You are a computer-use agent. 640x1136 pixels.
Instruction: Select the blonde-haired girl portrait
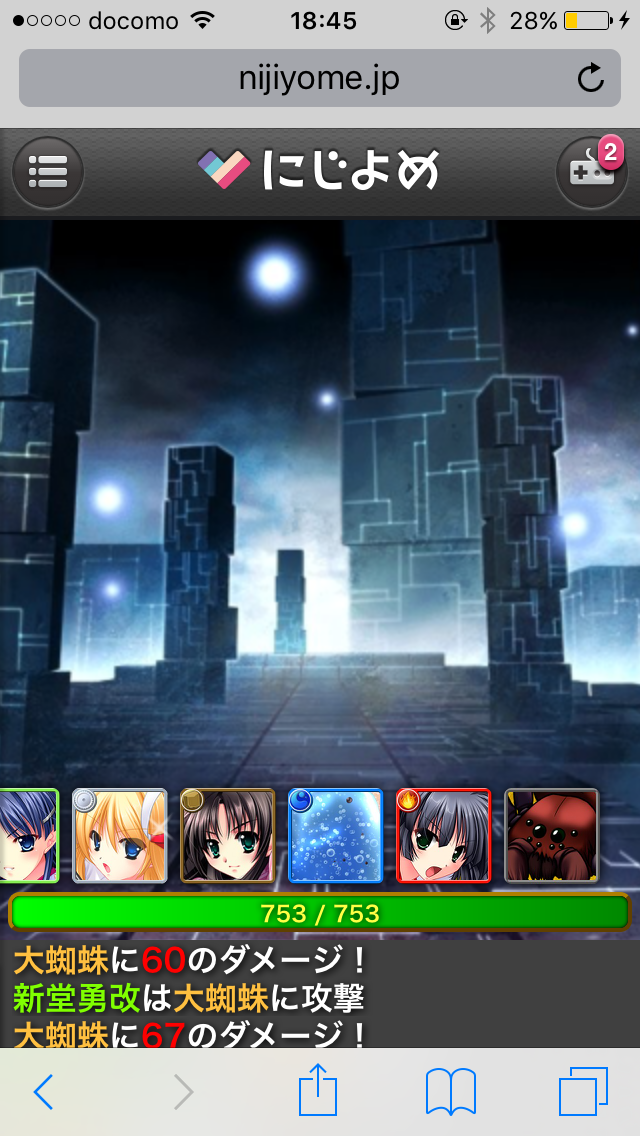[120, 836]
